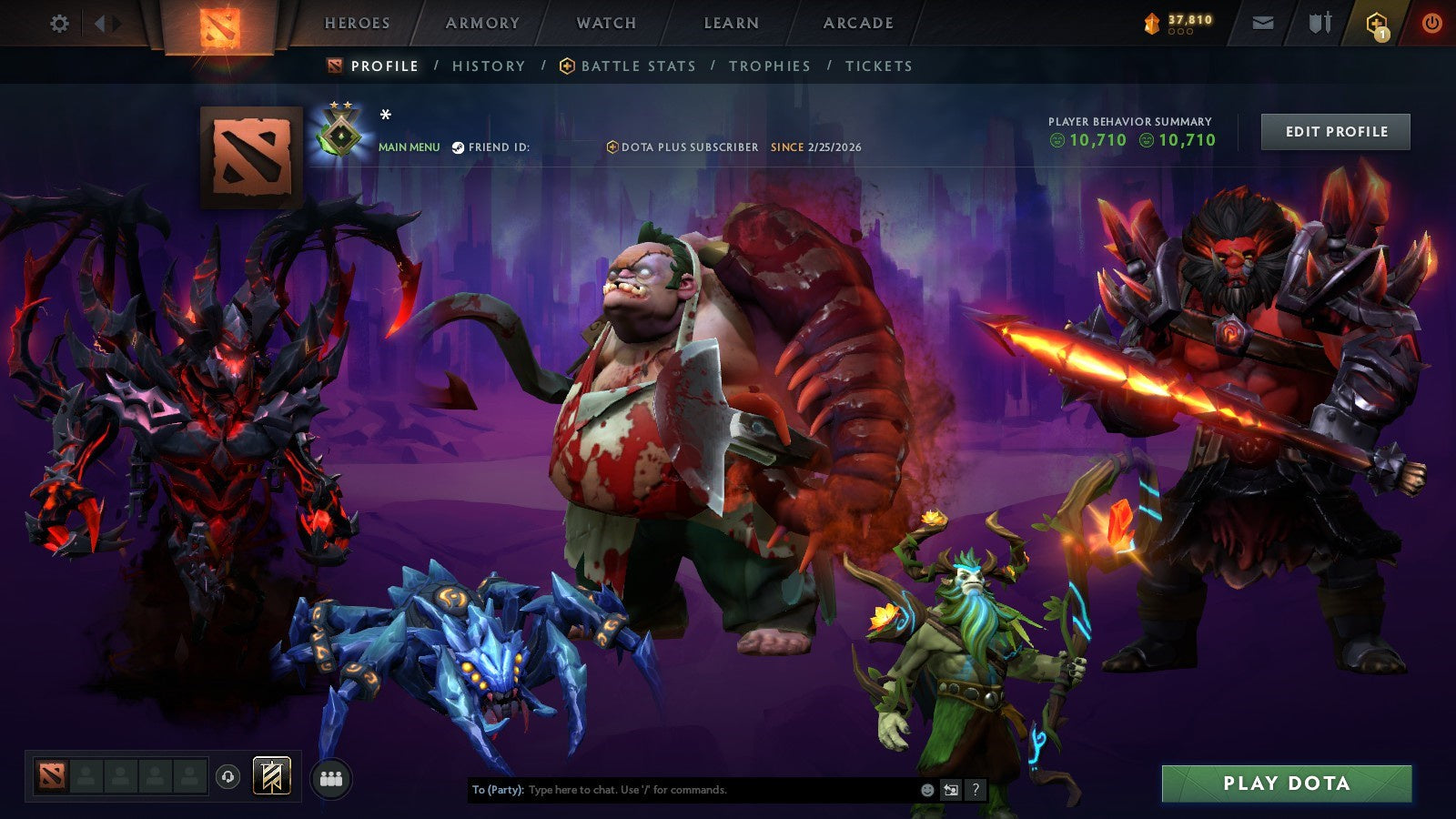View the Armory shield and sword icon
This screenshot has height=819, width=1456.
point(1319,21)
